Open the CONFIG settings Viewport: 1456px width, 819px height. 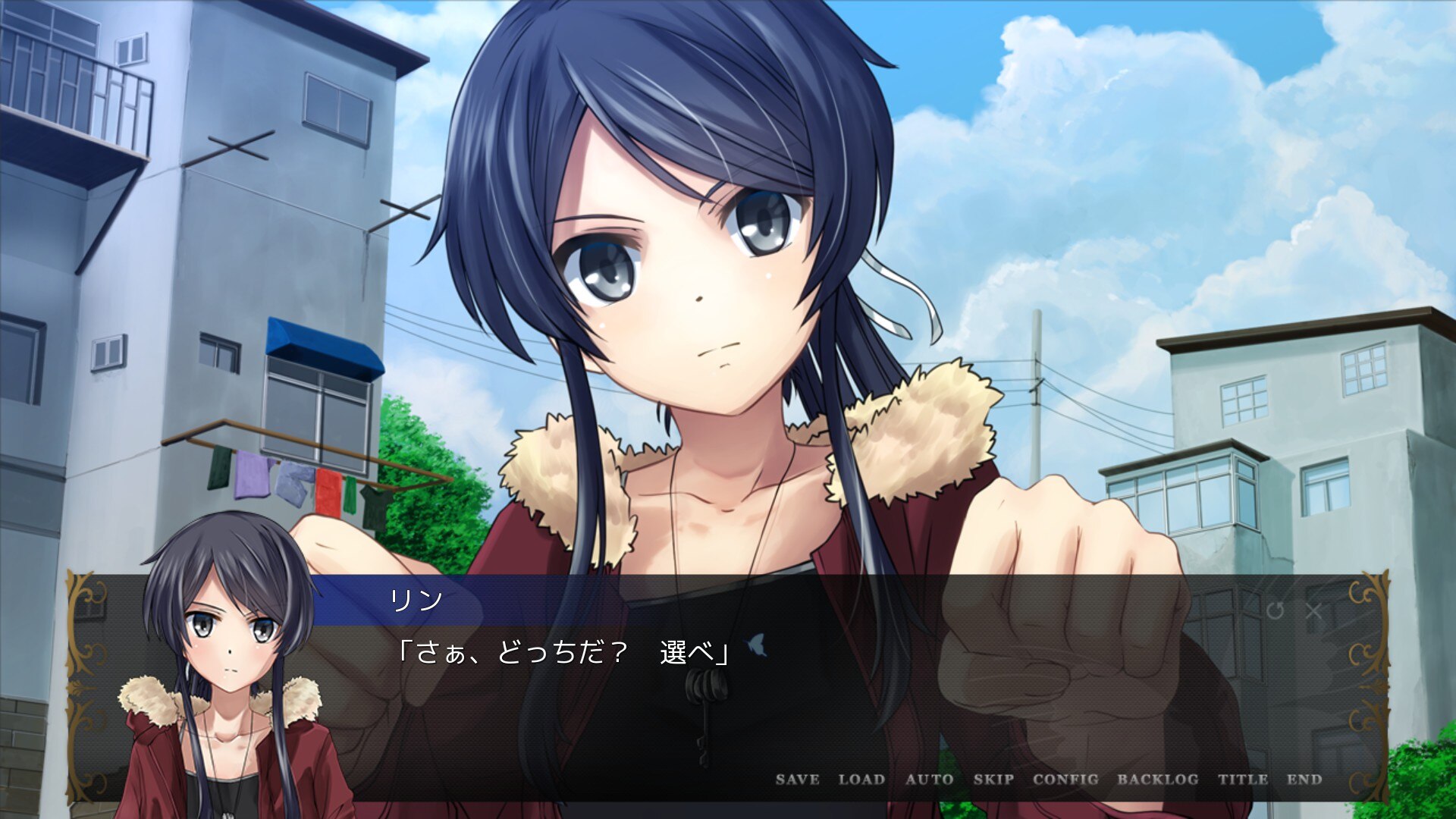1065,779
